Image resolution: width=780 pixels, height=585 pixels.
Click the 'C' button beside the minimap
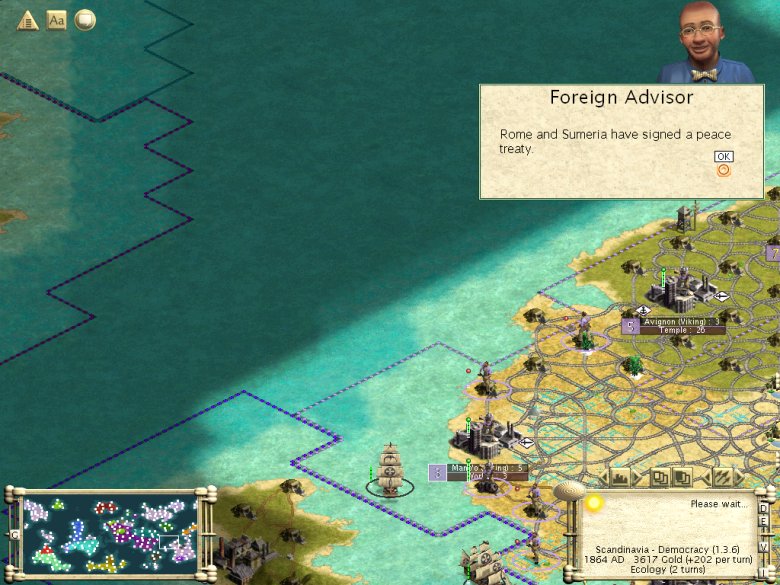coord(14,534)
